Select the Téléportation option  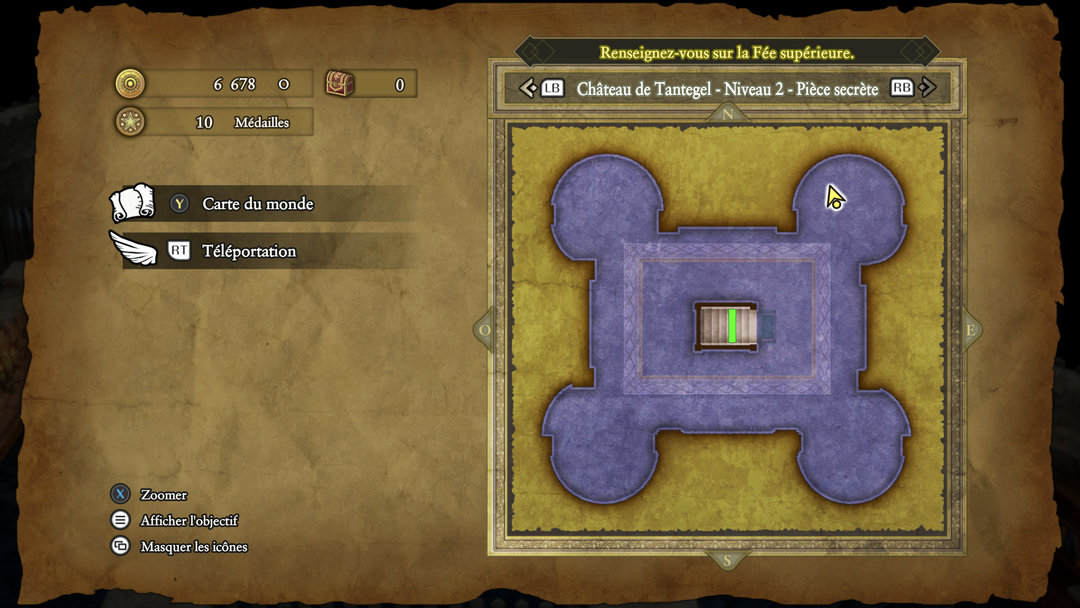(249, 251)
